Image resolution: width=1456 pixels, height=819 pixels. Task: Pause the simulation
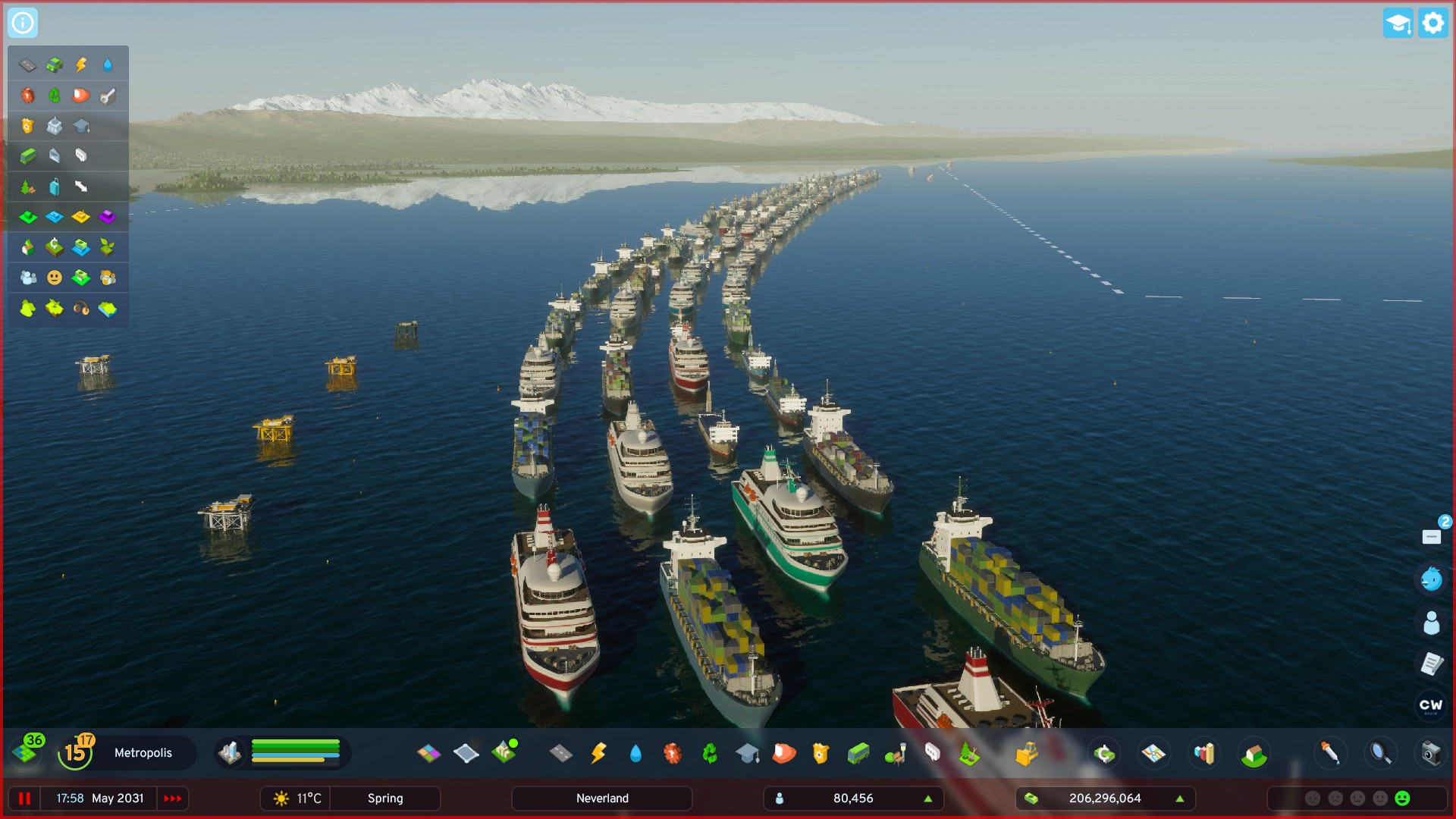(x=24, y=798)
